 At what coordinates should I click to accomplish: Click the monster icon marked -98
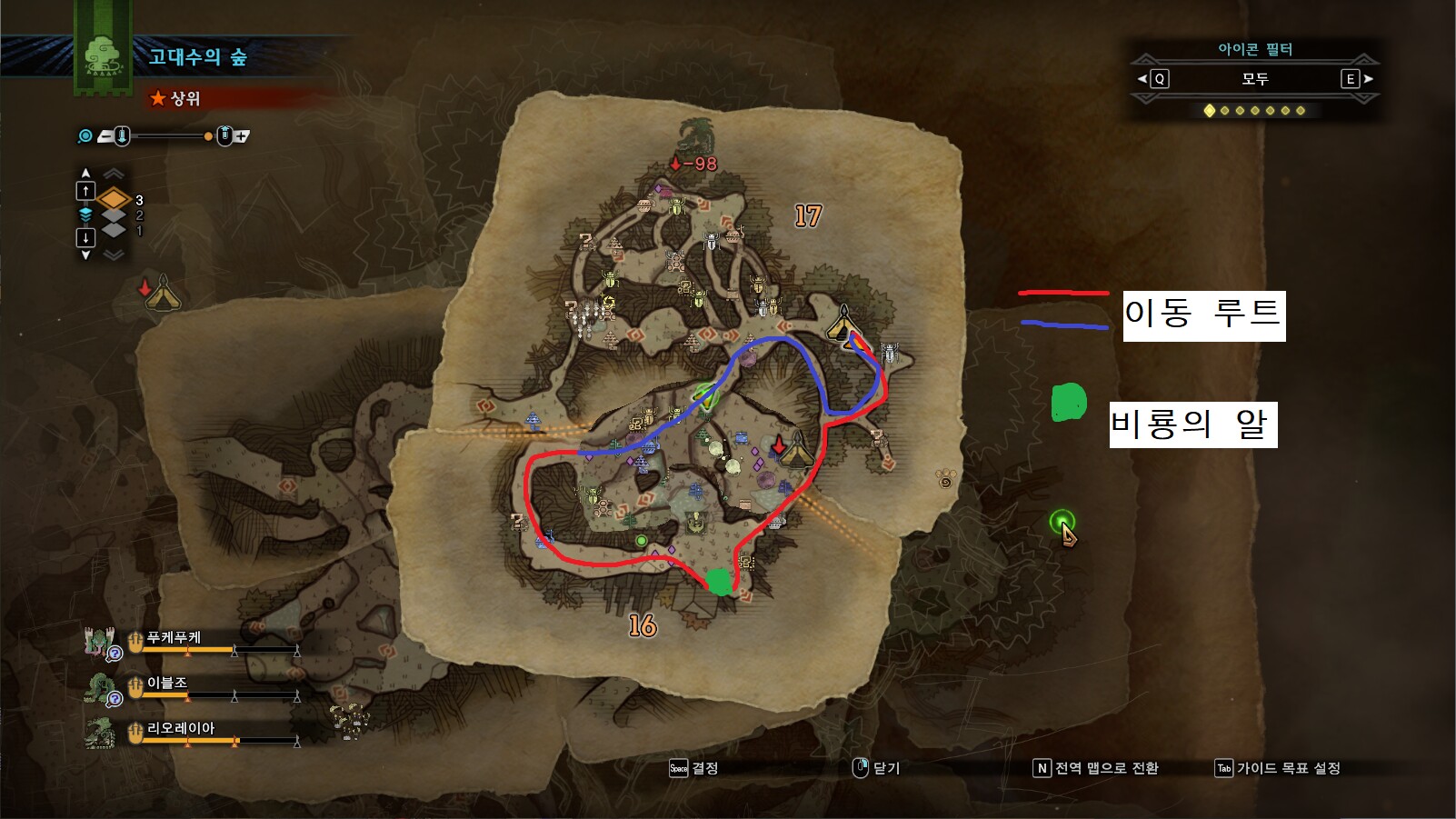click(697, 138)
